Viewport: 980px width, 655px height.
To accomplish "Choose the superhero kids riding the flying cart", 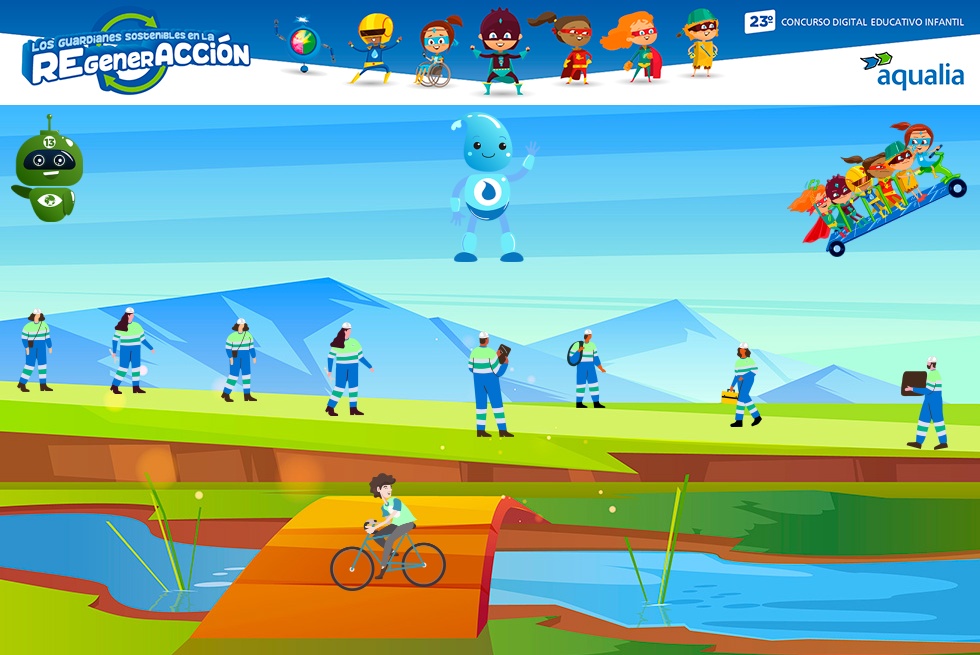I will 880,190.
